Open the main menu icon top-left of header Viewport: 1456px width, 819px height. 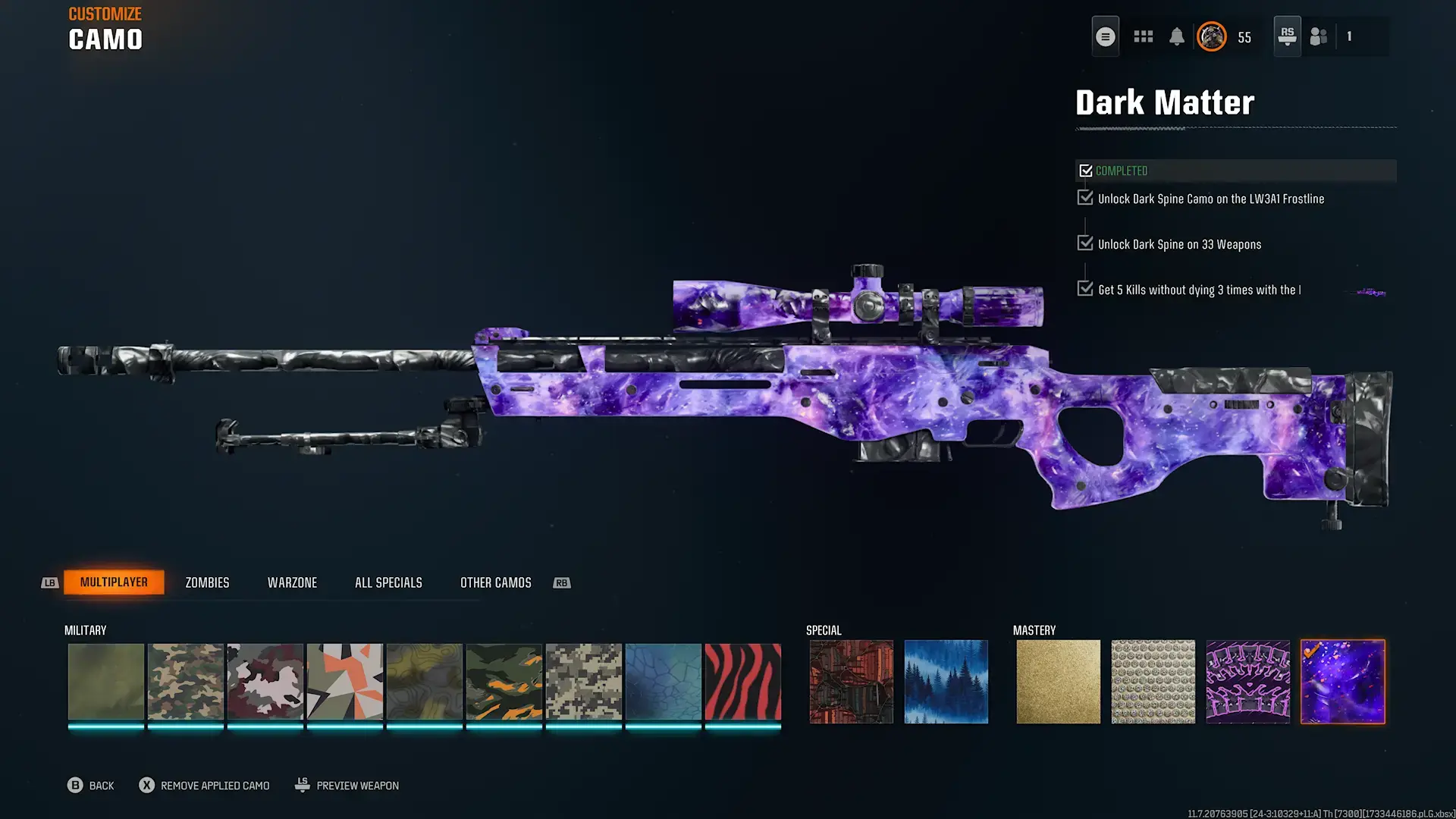(1105, 36)
